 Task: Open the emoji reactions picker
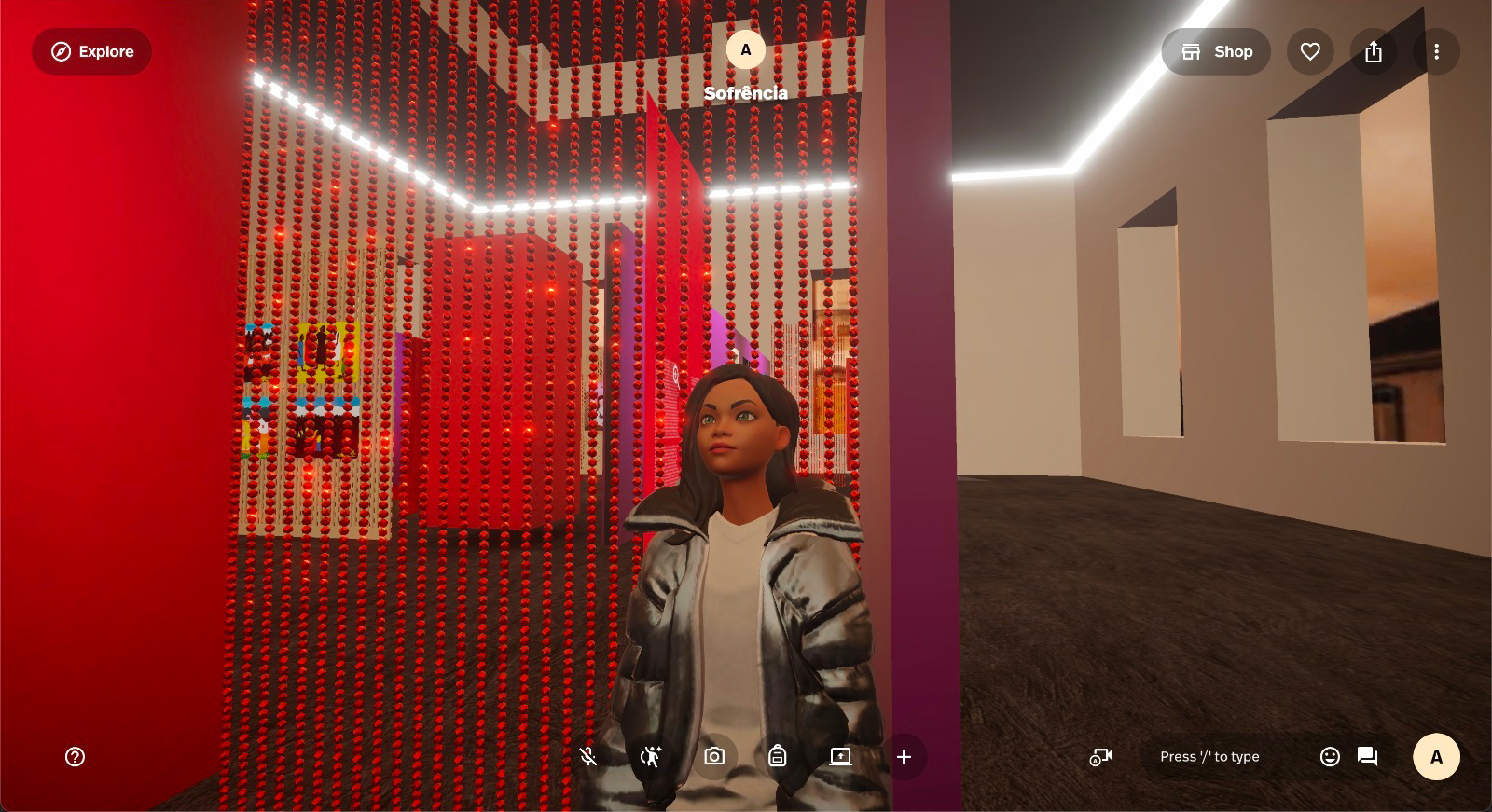tap(1330, 757)
